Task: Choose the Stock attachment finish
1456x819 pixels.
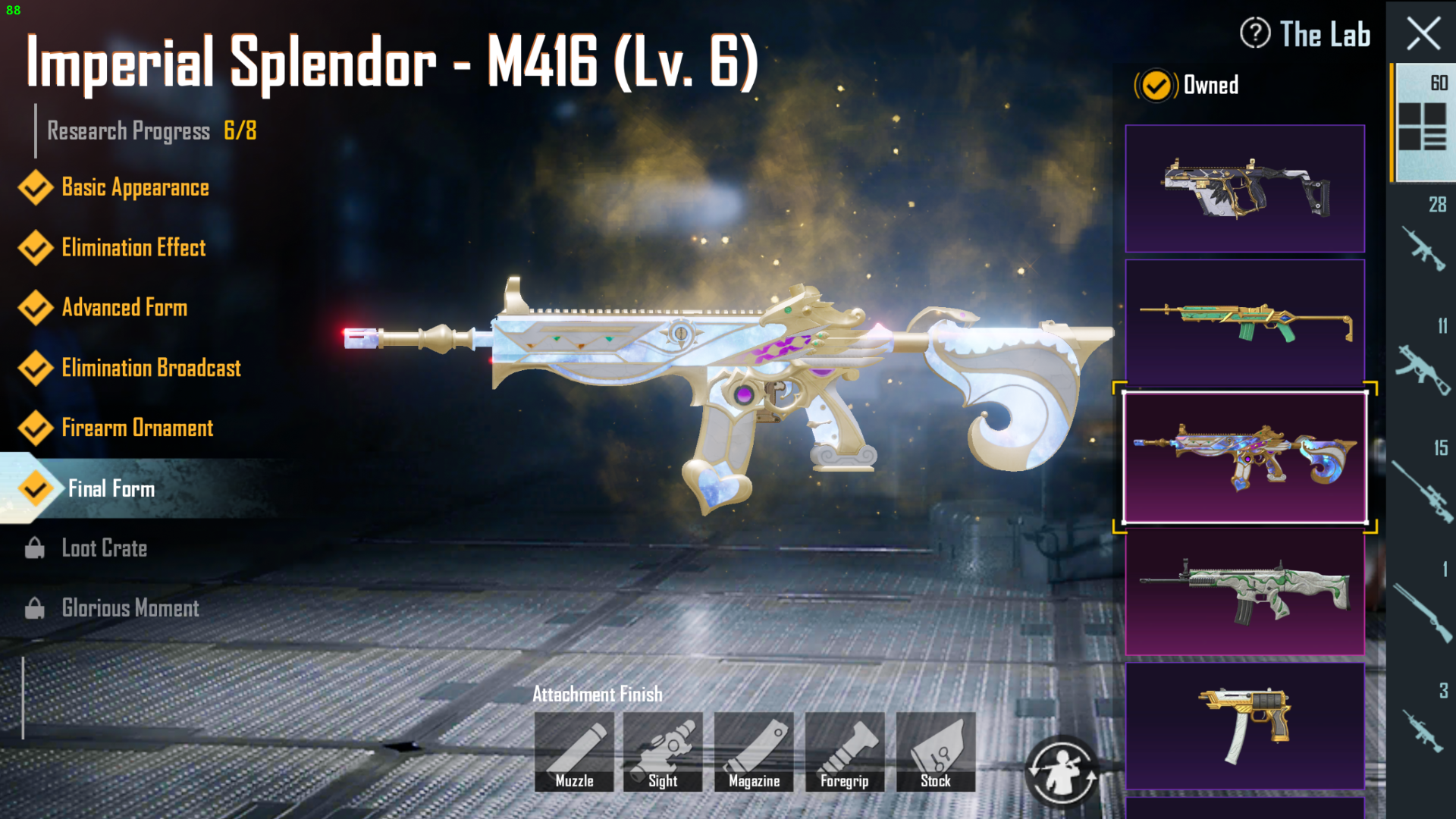Action: (x=936, y=752)
